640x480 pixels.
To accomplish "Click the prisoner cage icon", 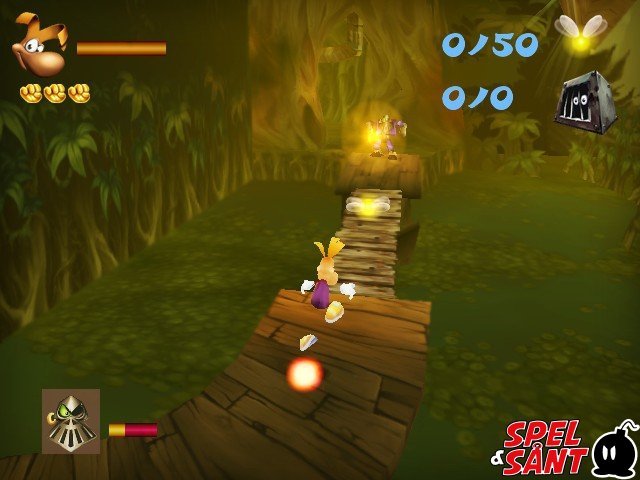I will coord(584,100).
